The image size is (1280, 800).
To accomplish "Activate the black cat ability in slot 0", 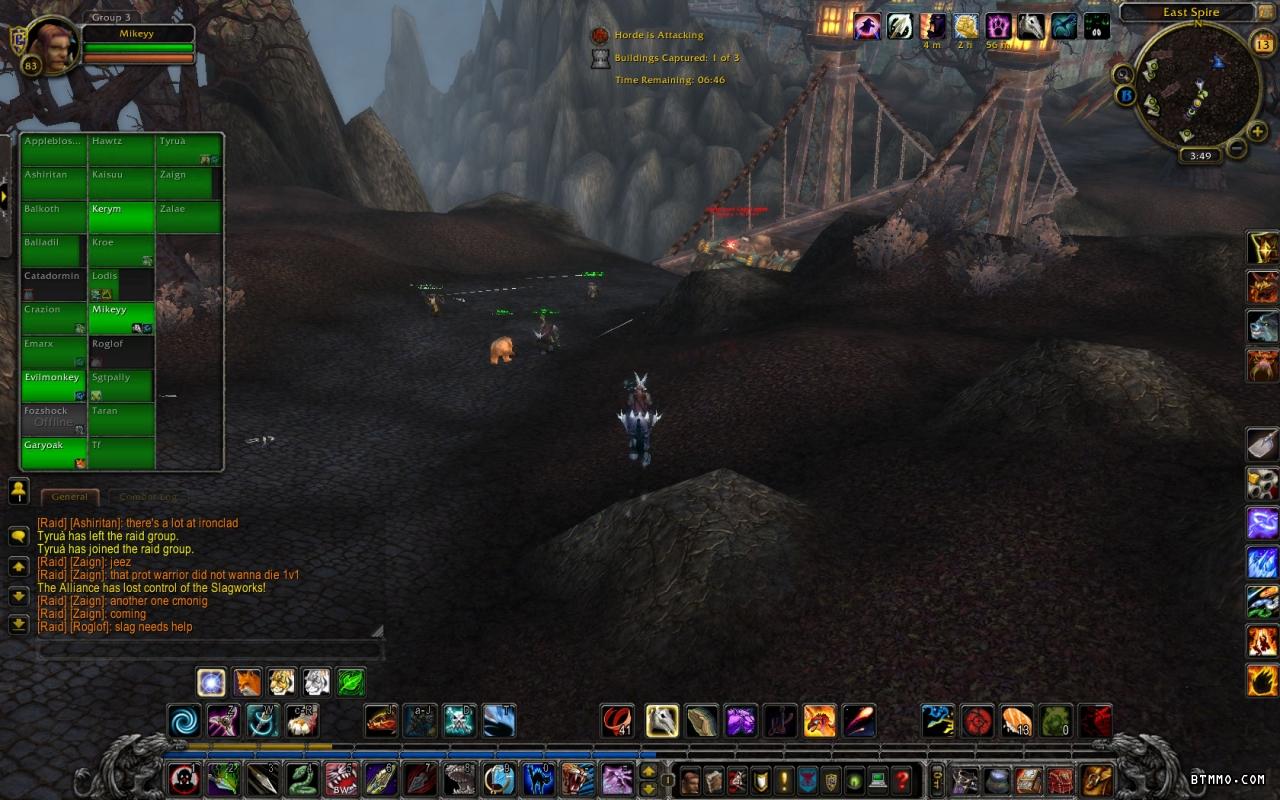I will click(538, 778).
